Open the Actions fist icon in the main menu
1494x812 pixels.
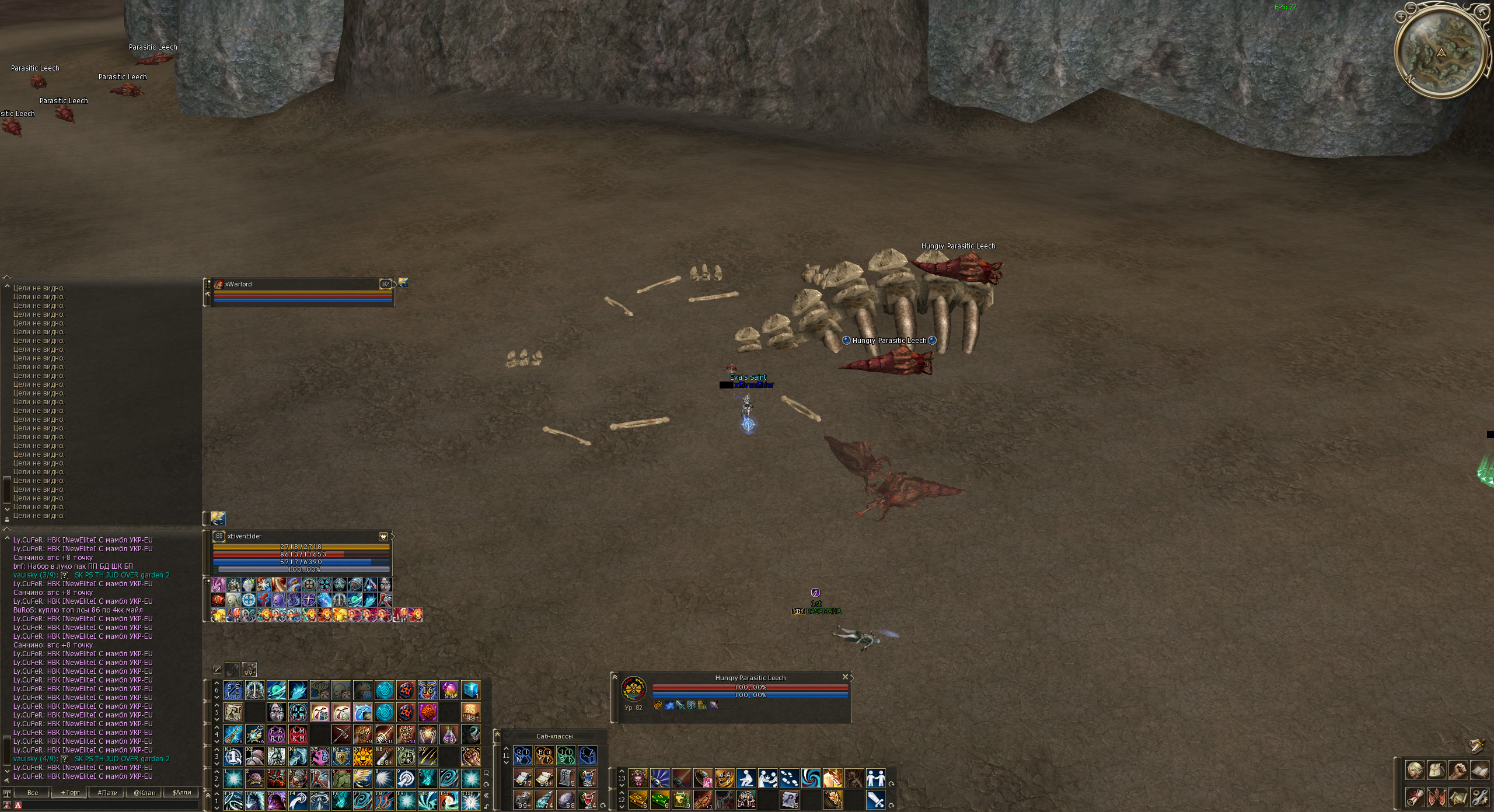coord(1459,769)
